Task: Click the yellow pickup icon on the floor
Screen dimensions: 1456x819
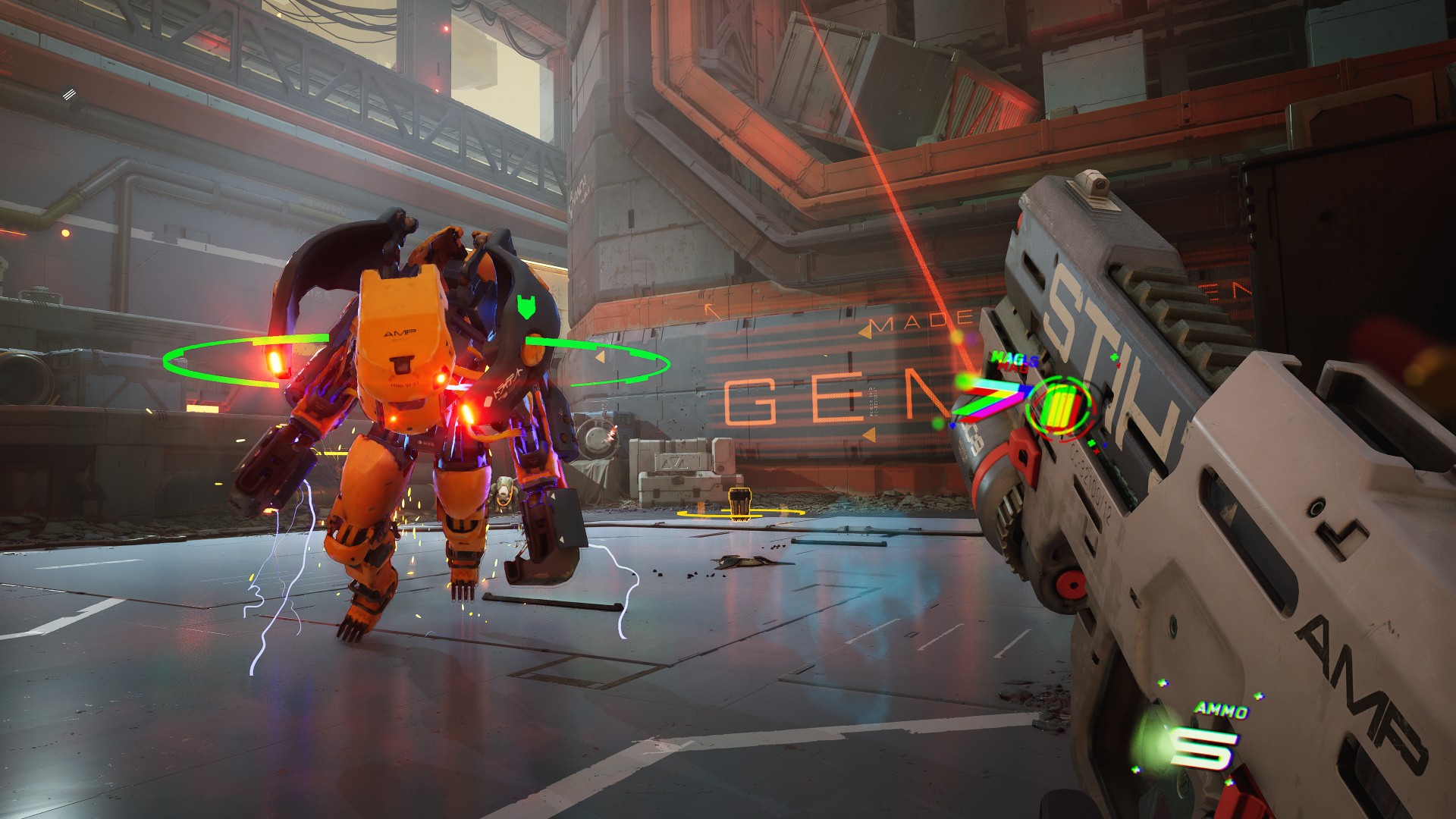Action: pos(739,504)
